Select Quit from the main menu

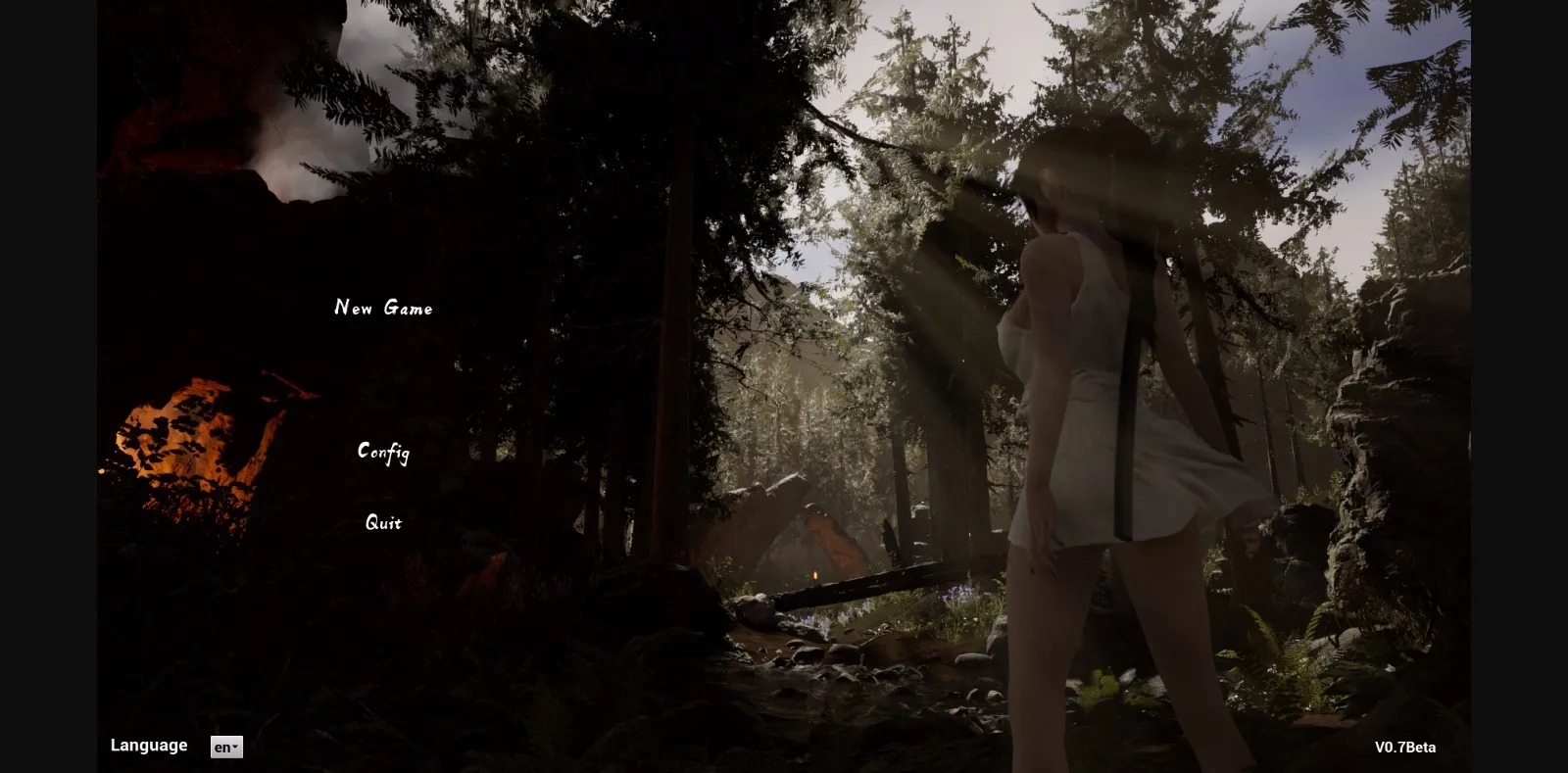click(382, 522)
